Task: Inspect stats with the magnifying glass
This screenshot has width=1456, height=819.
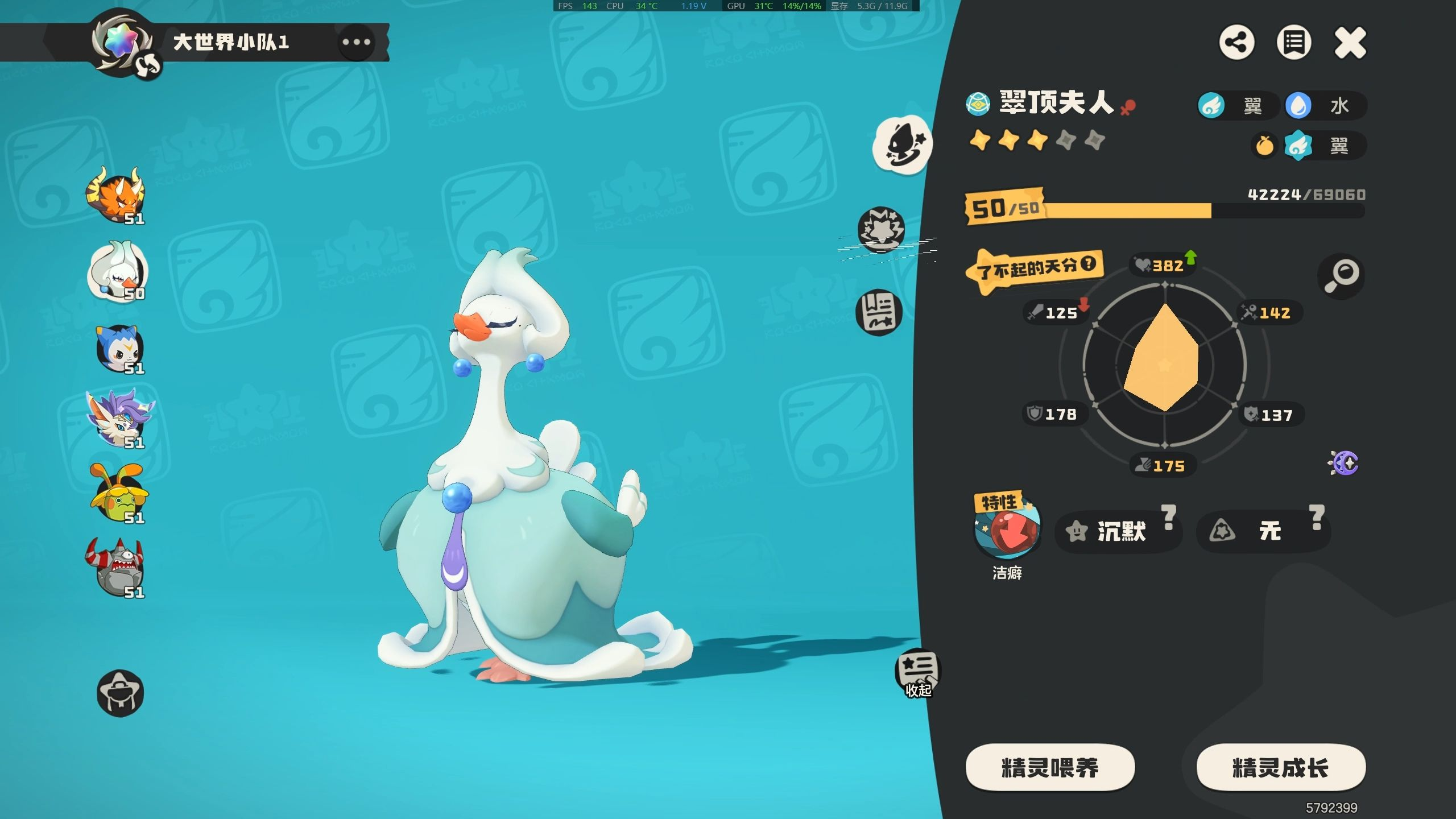Action: point(1341,276)
